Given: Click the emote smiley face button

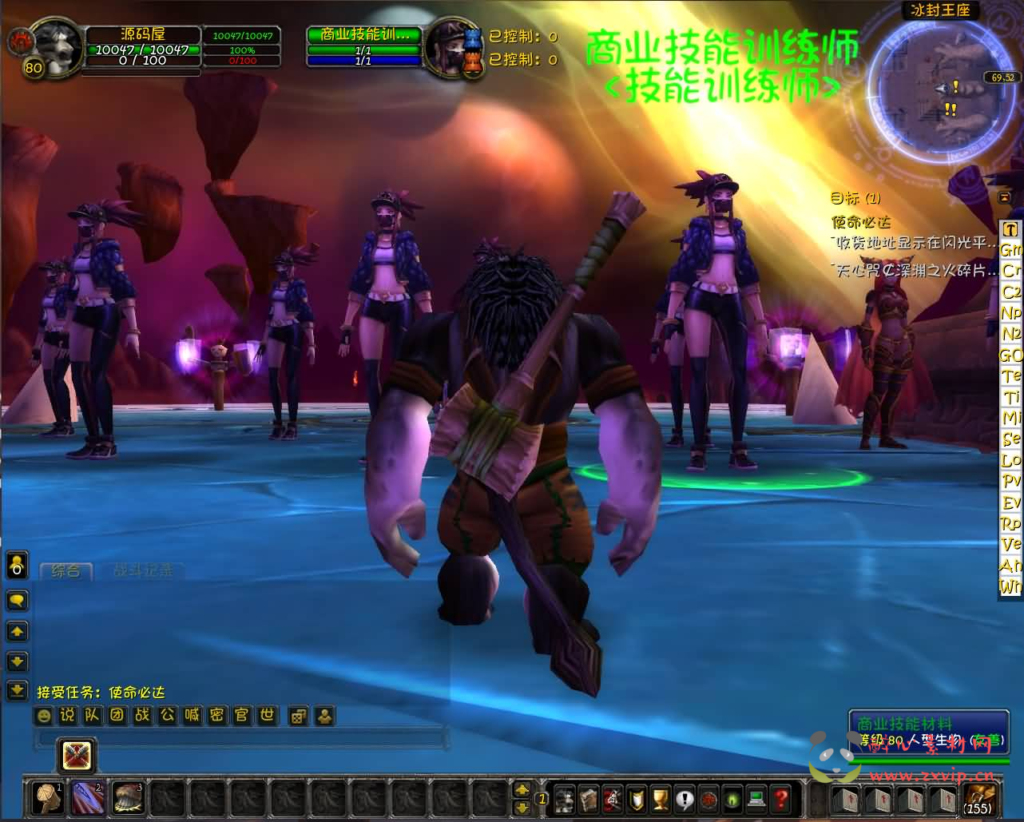Looking at the screenshot, I should 43,716.
